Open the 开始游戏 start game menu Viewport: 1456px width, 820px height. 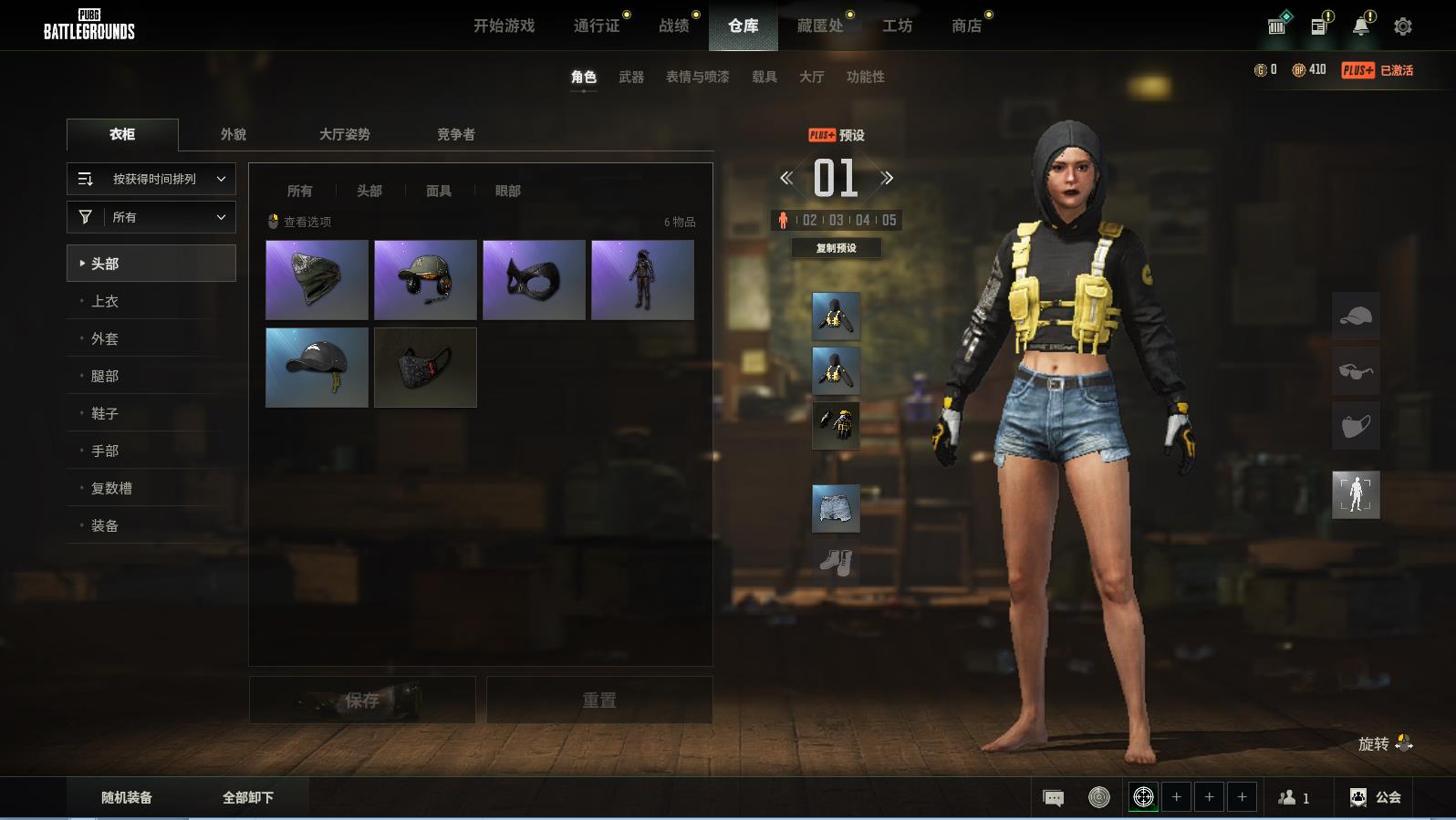click(504, 26)
